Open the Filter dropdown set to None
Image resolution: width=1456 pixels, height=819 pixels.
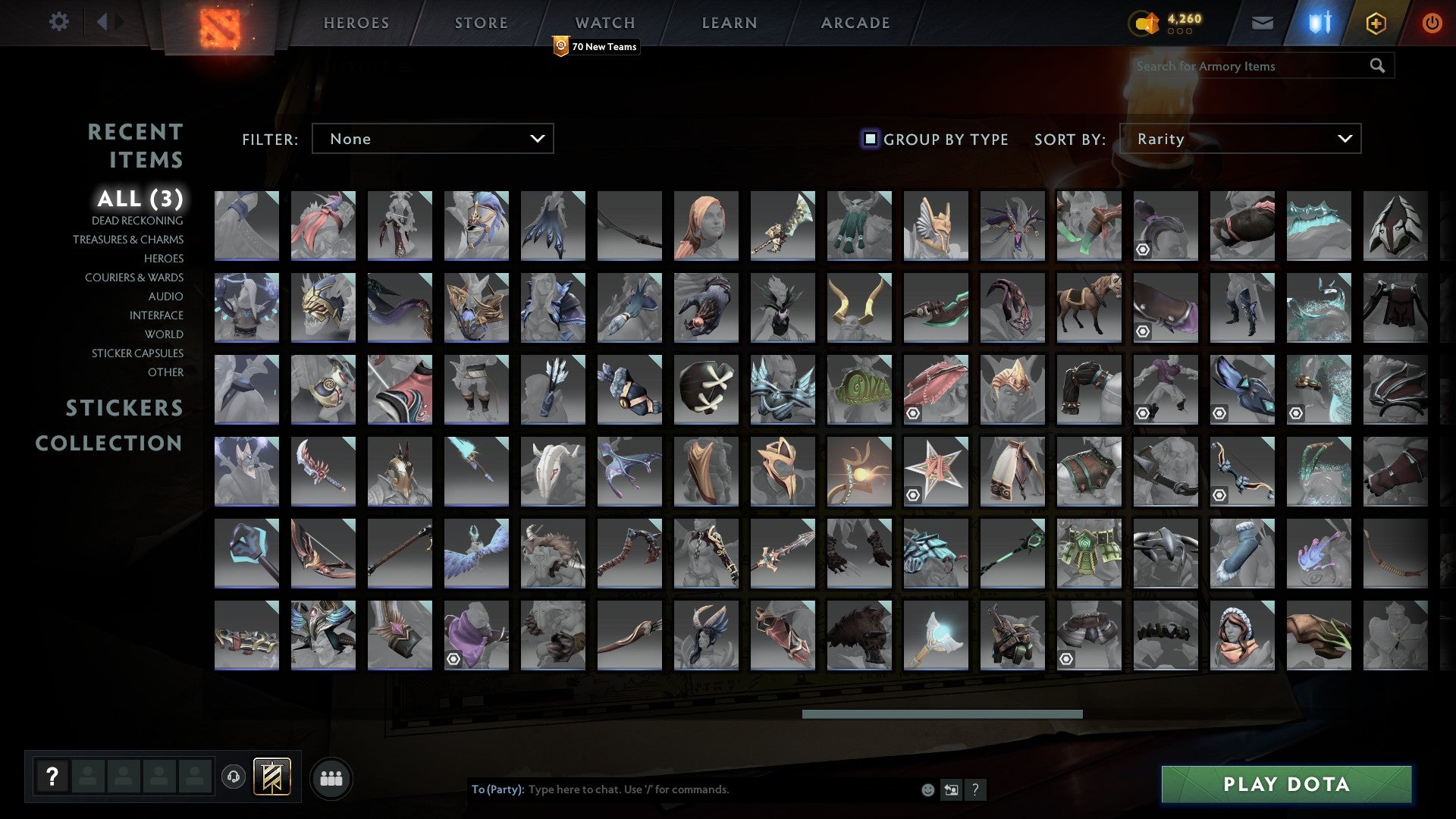pyautogui.click(x=432, y=139)
